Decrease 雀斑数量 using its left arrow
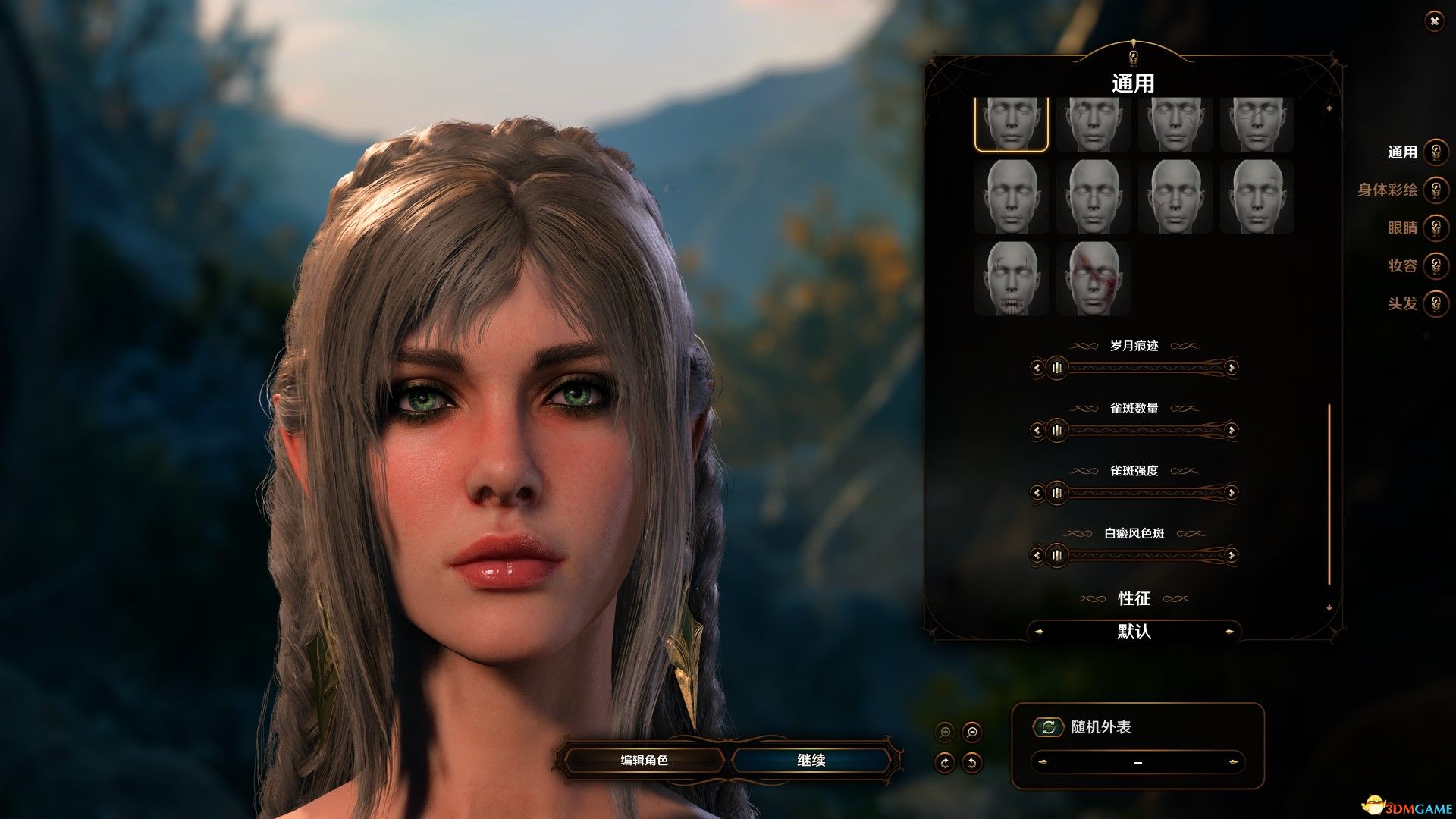 pos(1037,431)
